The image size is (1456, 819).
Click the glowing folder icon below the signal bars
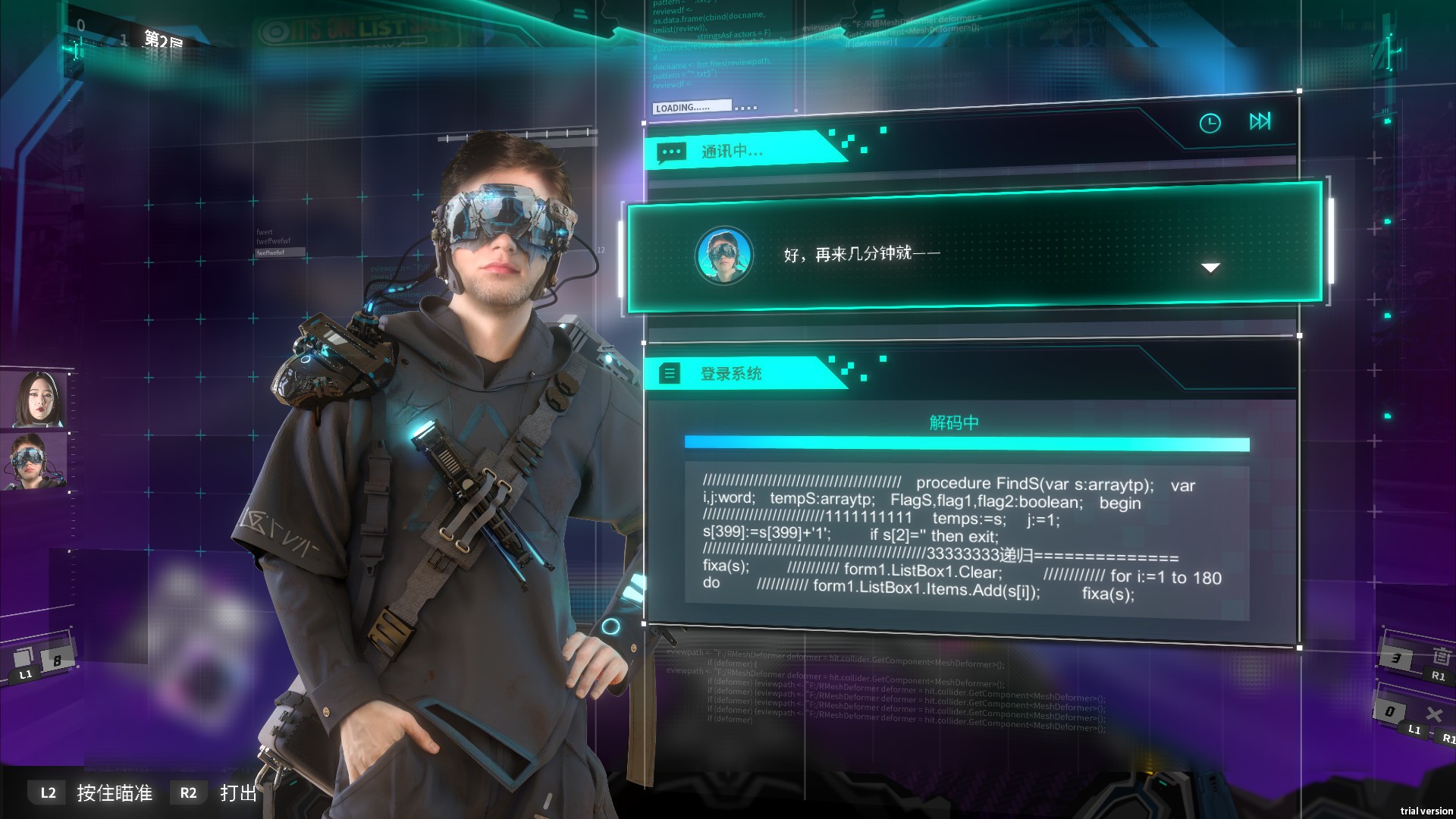1388,121
